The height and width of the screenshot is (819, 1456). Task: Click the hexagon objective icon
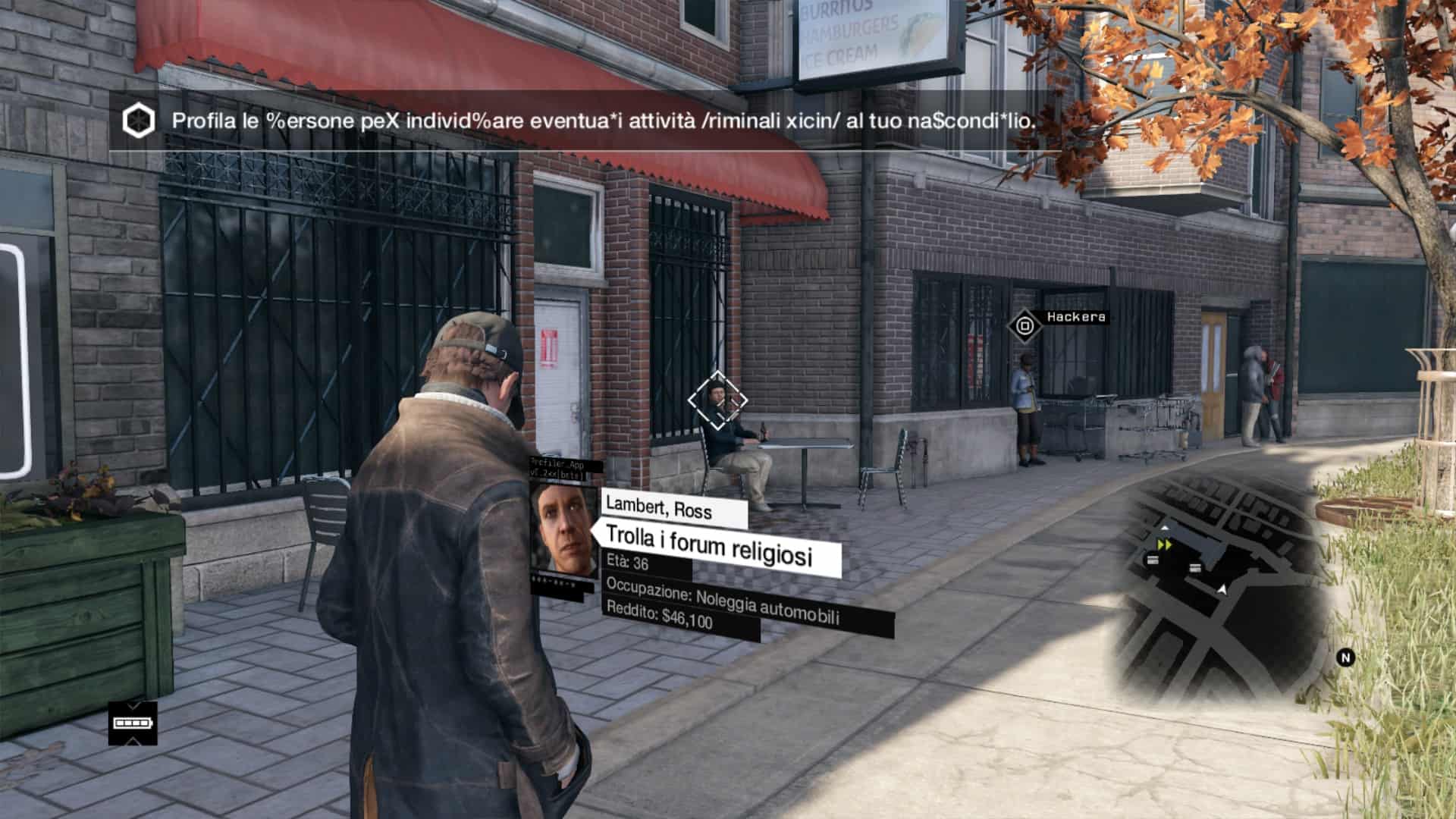139,121
